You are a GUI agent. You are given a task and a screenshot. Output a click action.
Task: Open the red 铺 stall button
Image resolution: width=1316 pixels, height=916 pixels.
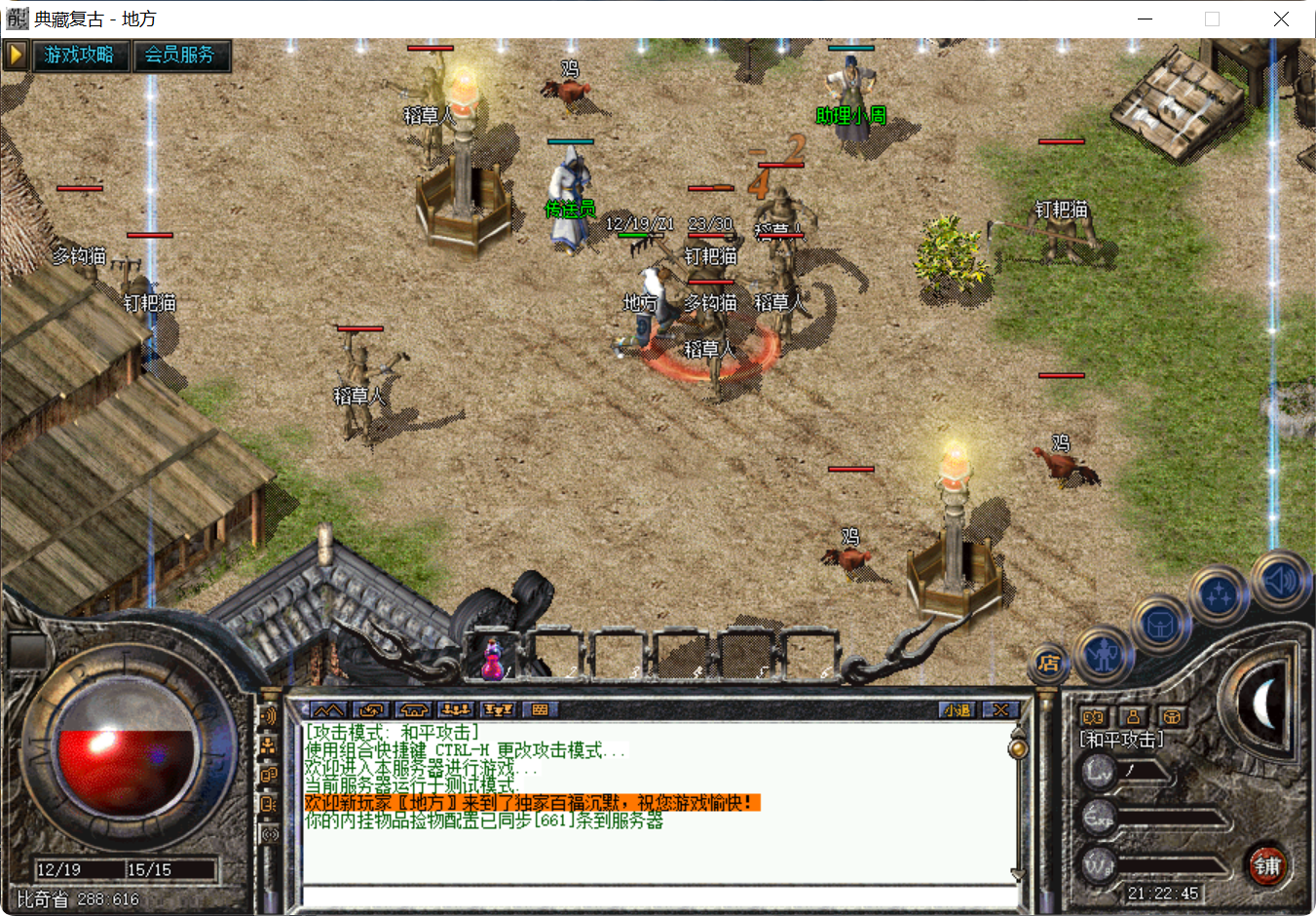click(1267, 865)
